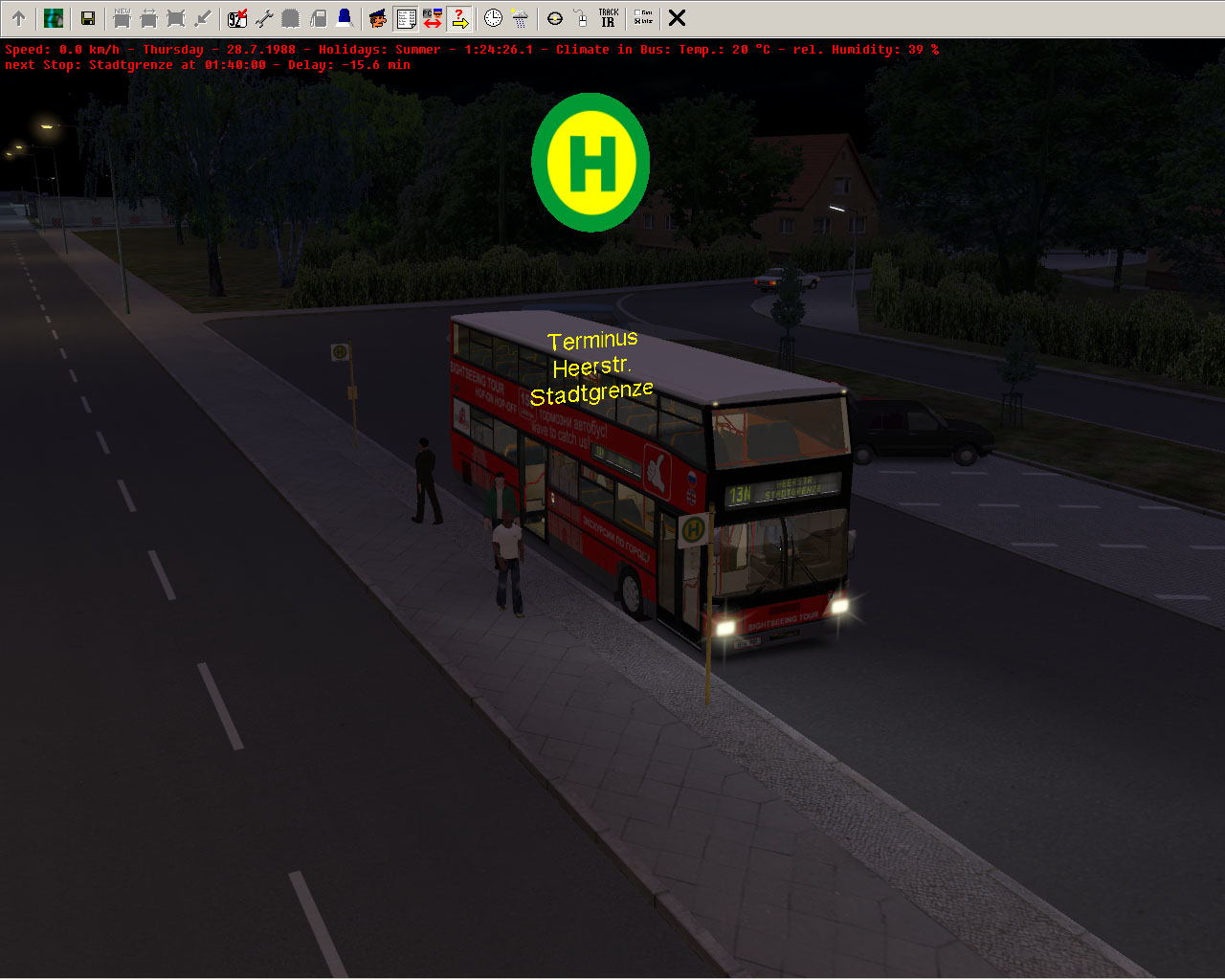Click the bus icon with the double arrow
The width and height of the screenshot is (1225, 980).
point(148,18)
